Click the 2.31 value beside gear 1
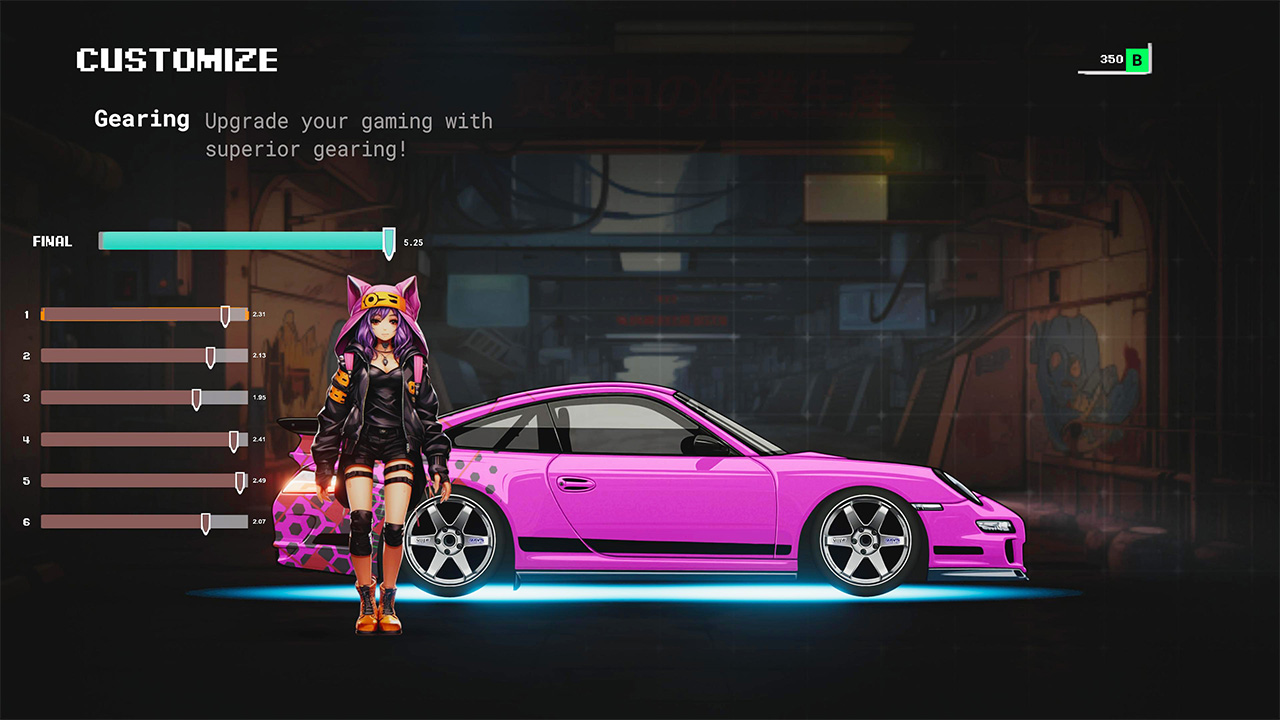The height and width of the screenshot is (720, 1280). click(261, 314)
